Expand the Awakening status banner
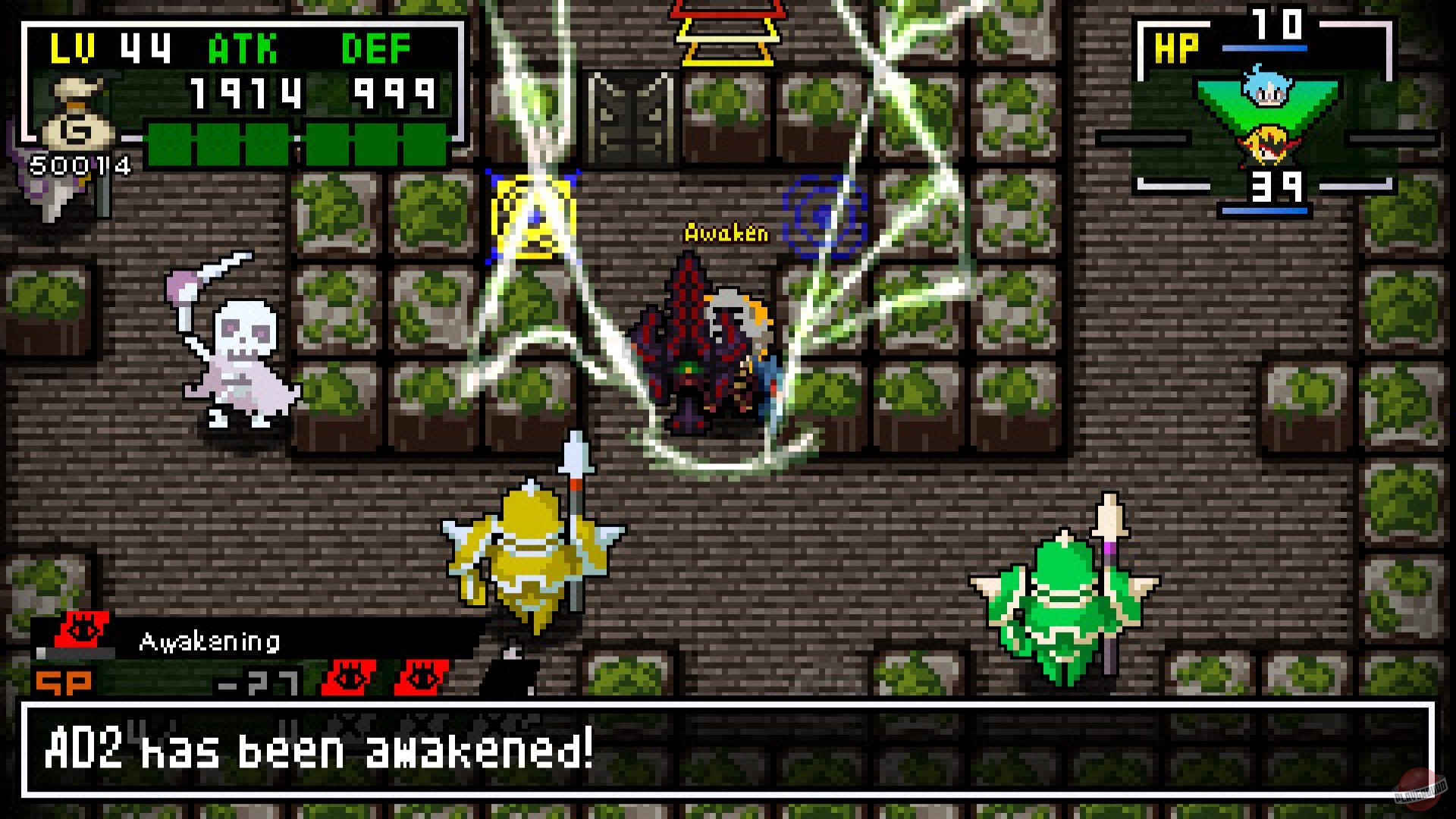 210,642
